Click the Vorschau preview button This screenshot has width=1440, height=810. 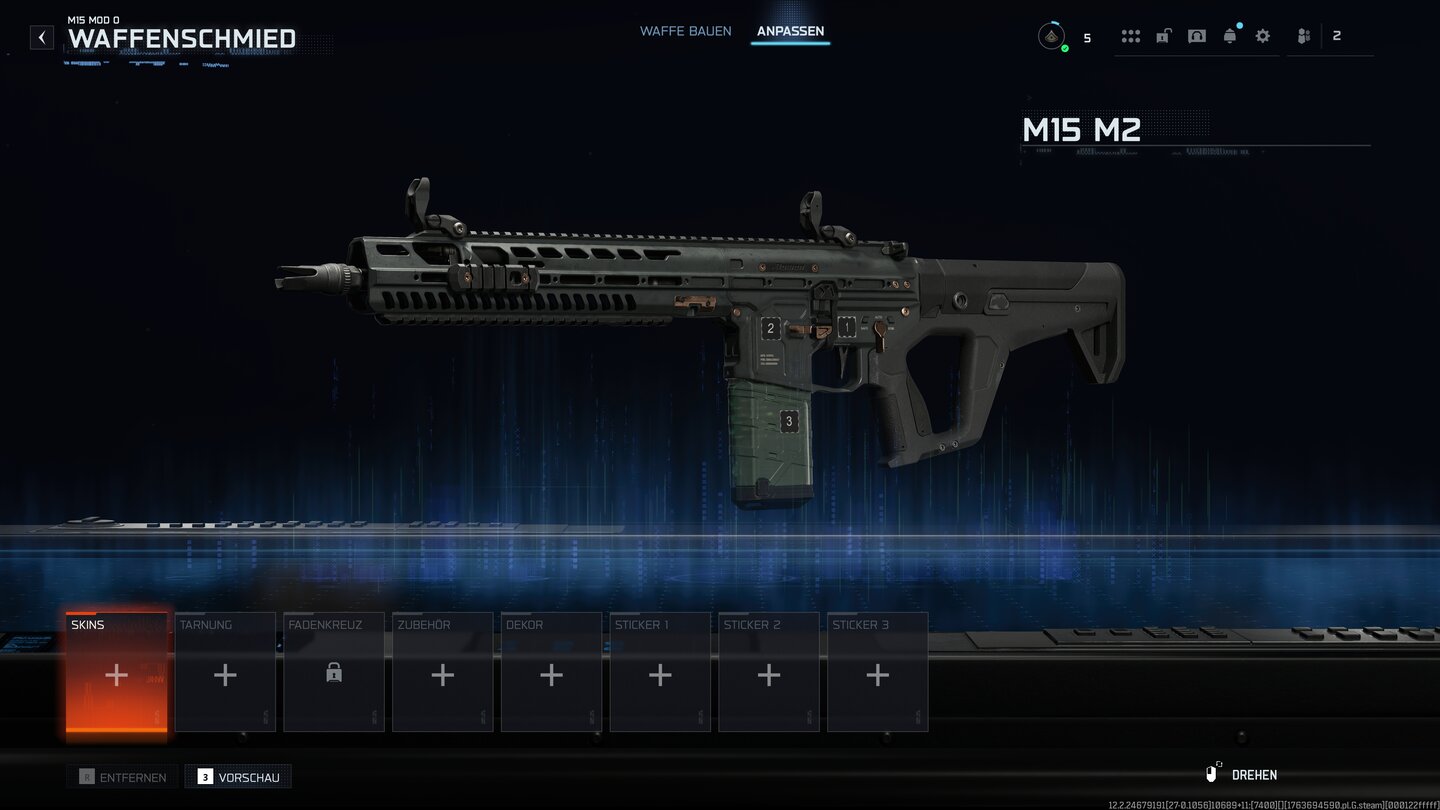click(x=238, y=776)
